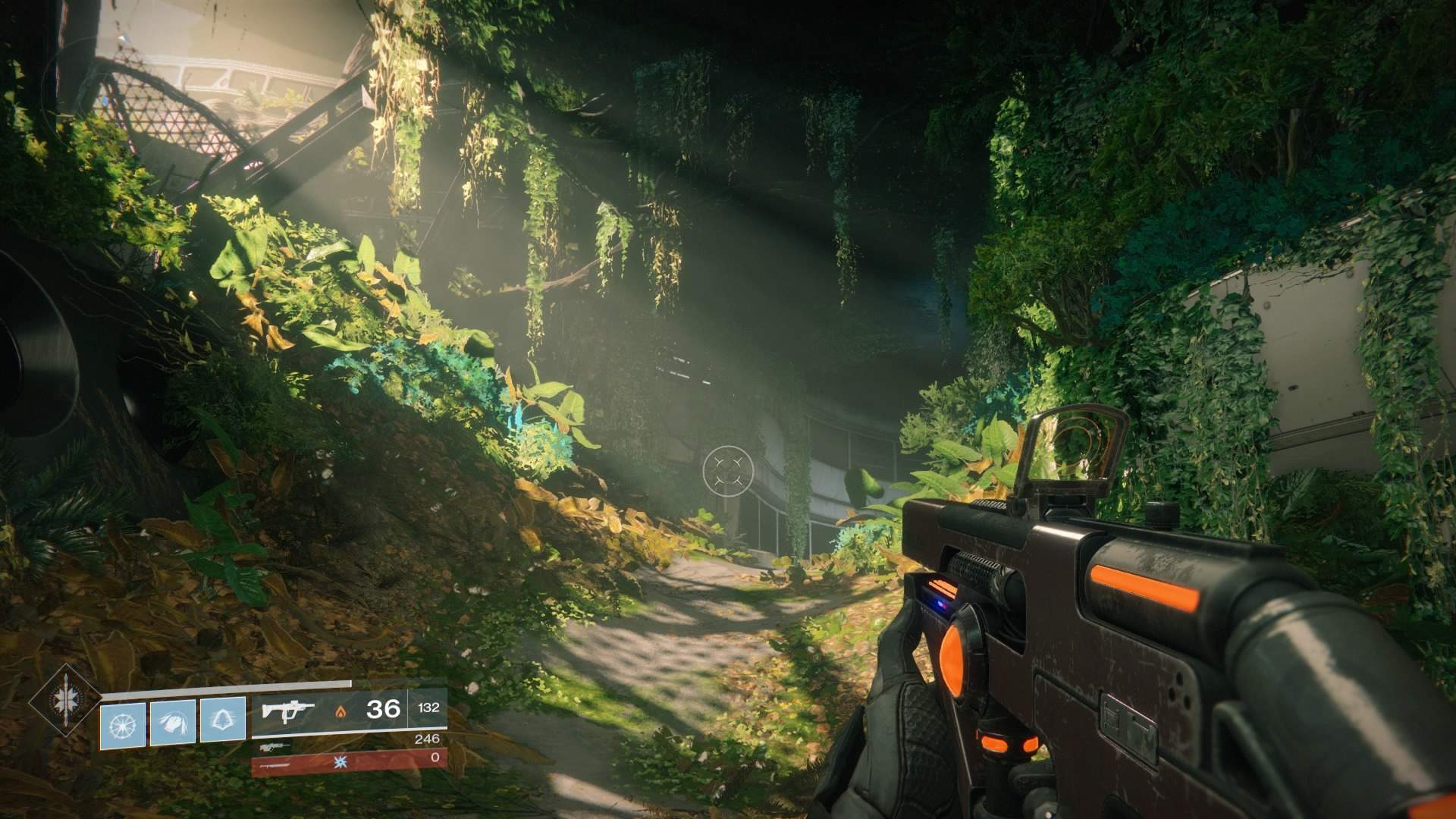Use the melee hand ability icon
This screenshot has height=819, width=1456.
(x=173, y=719)
